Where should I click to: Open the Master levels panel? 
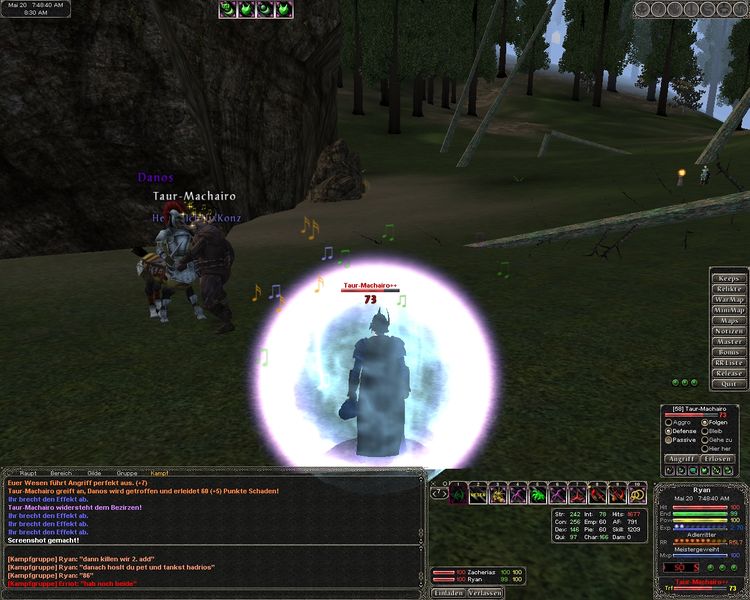pyautogui.click(x=729, y=342)
